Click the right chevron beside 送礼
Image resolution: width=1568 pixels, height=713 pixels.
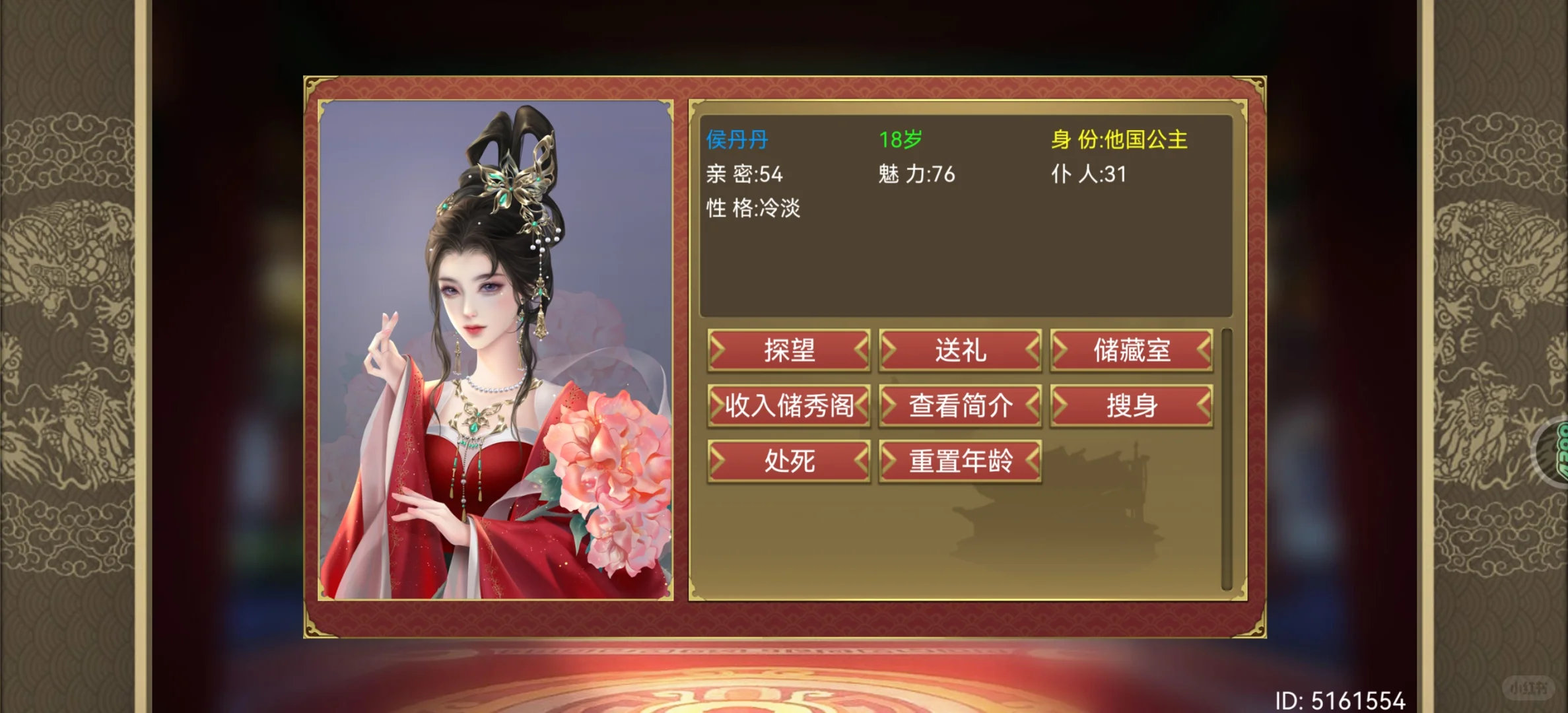tap(1030, 351)
